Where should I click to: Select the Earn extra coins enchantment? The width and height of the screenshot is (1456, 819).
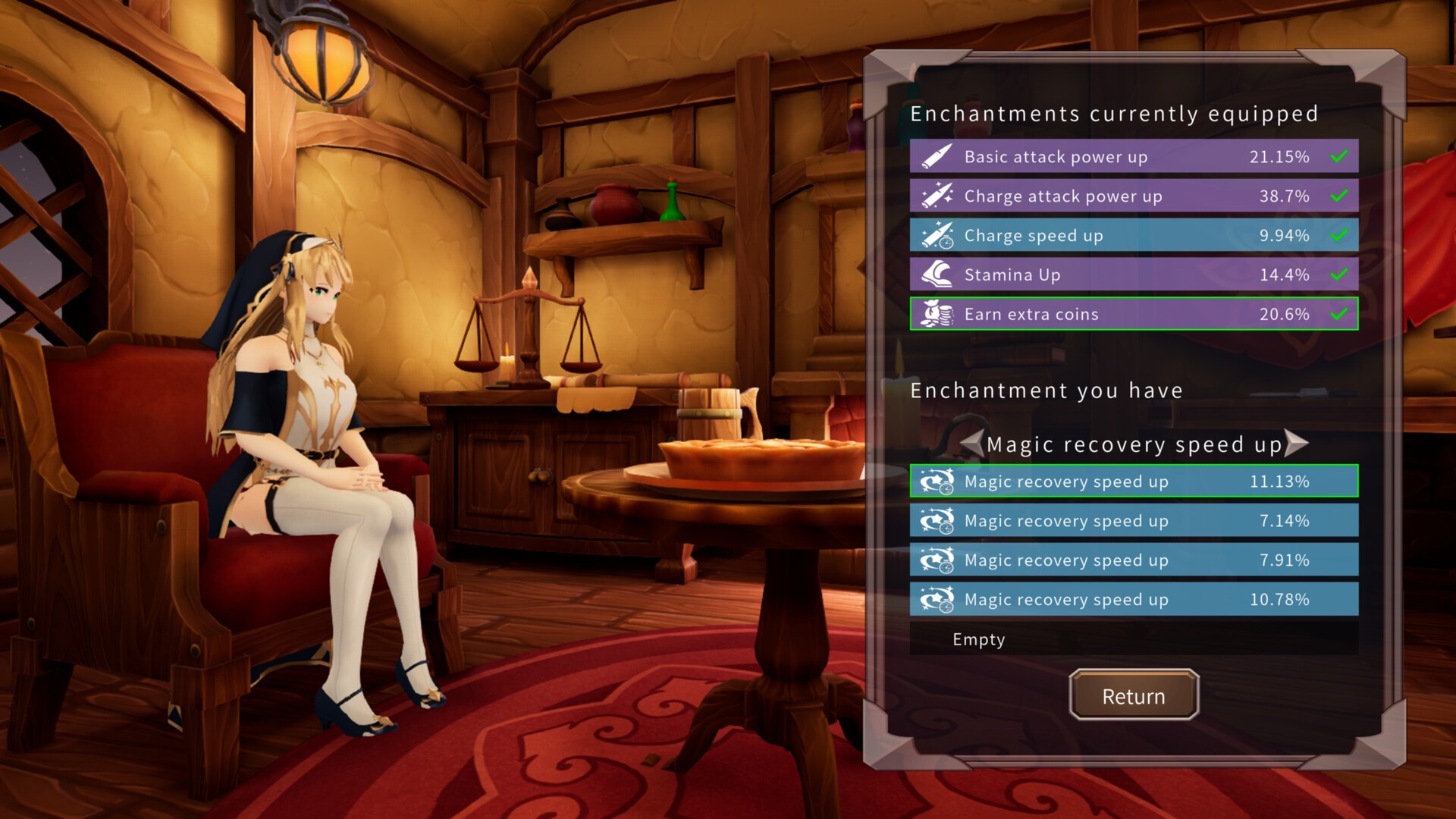(x=1133, y=315)
